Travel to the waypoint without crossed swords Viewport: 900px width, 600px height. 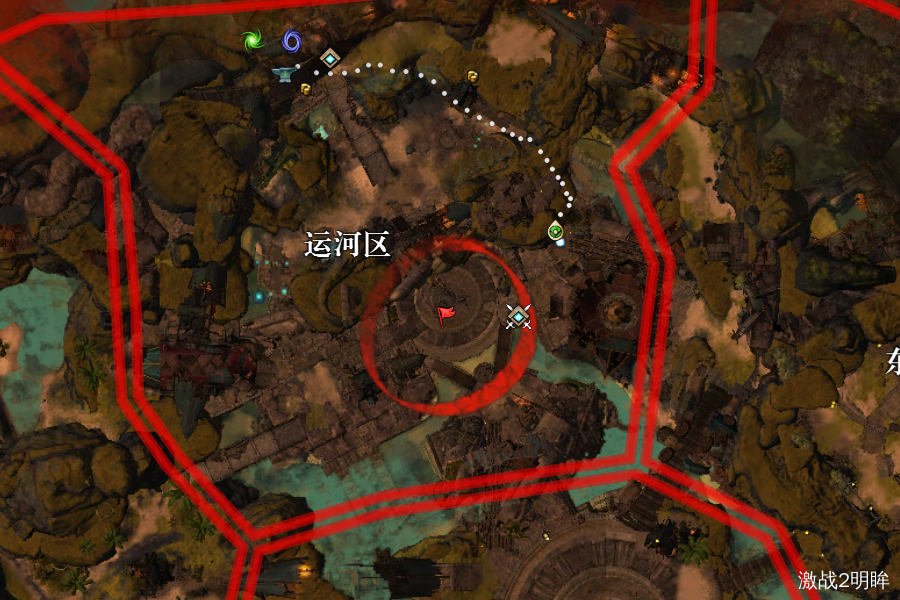point(329,59)
